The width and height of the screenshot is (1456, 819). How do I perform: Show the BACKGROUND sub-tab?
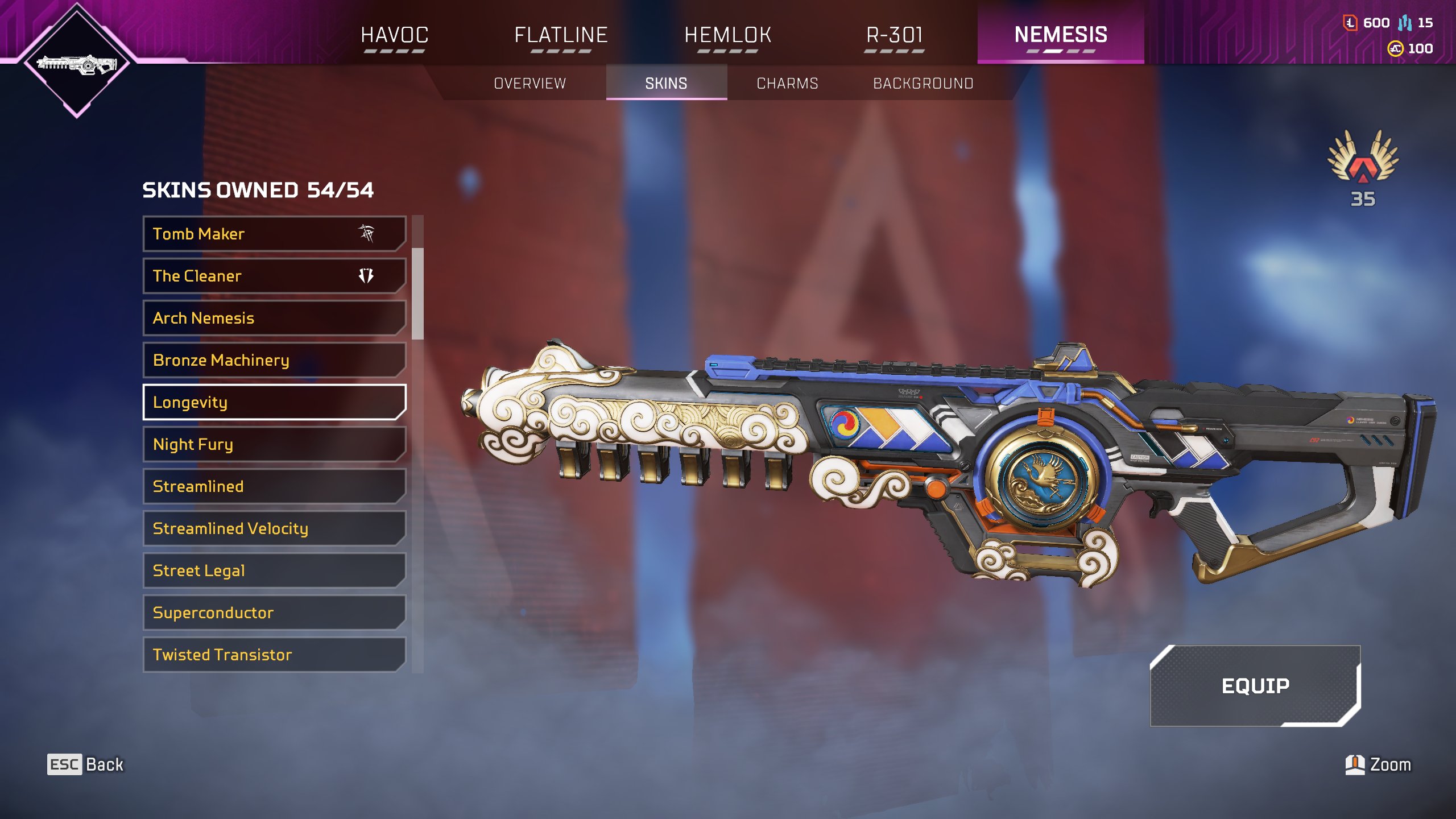tap(923, 84)
